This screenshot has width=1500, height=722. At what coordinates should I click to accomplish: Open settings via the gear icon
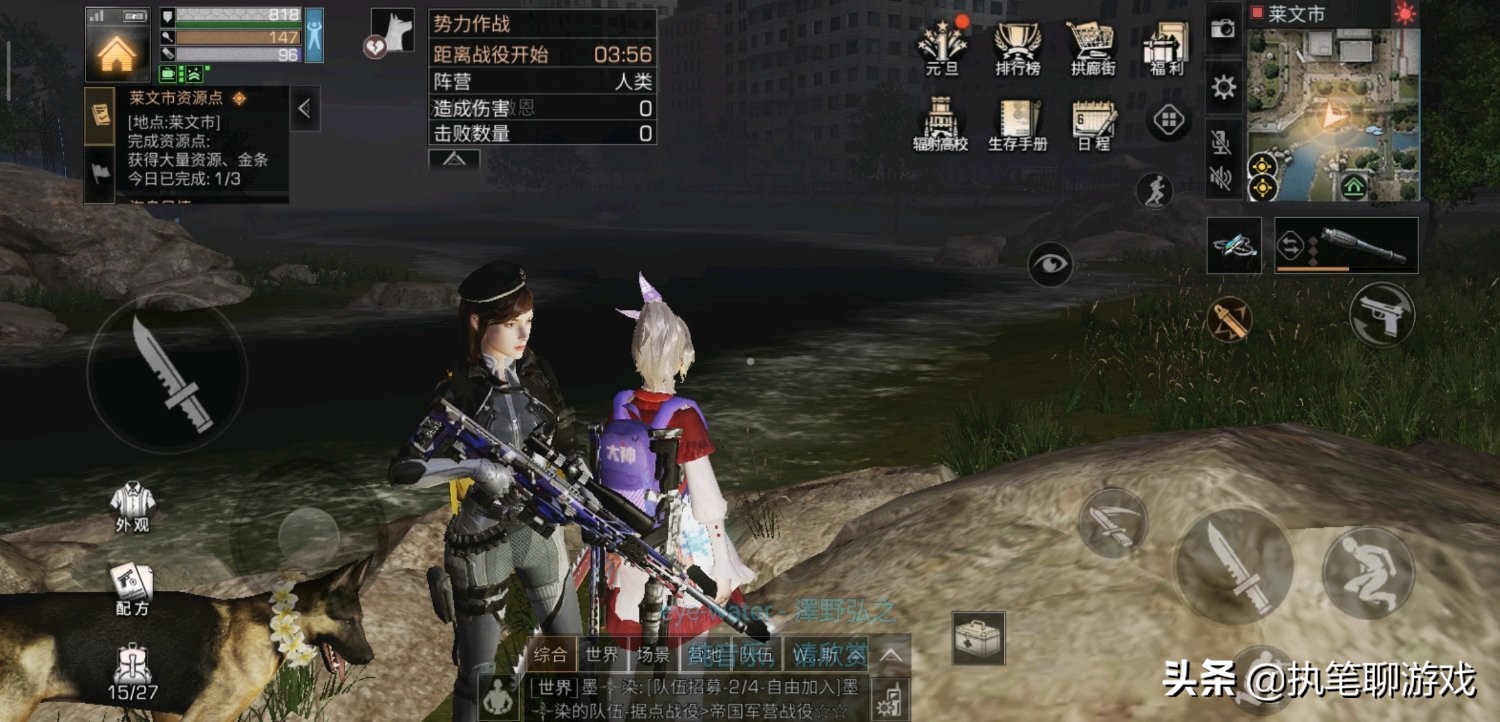coord(1223,88)
